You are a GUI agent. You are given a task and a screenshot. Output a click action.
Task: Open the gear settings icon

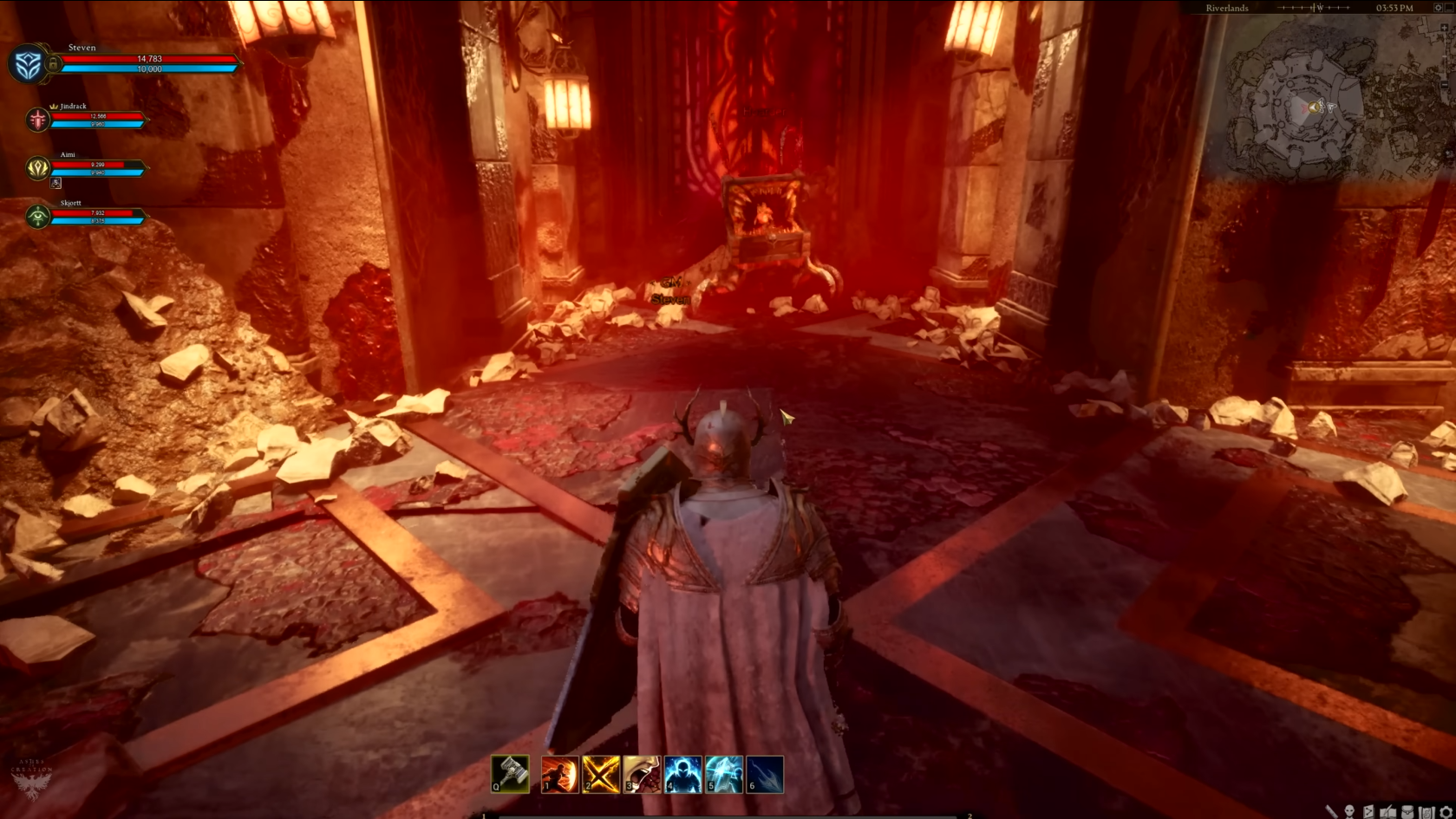click(x=1446, y=812)
